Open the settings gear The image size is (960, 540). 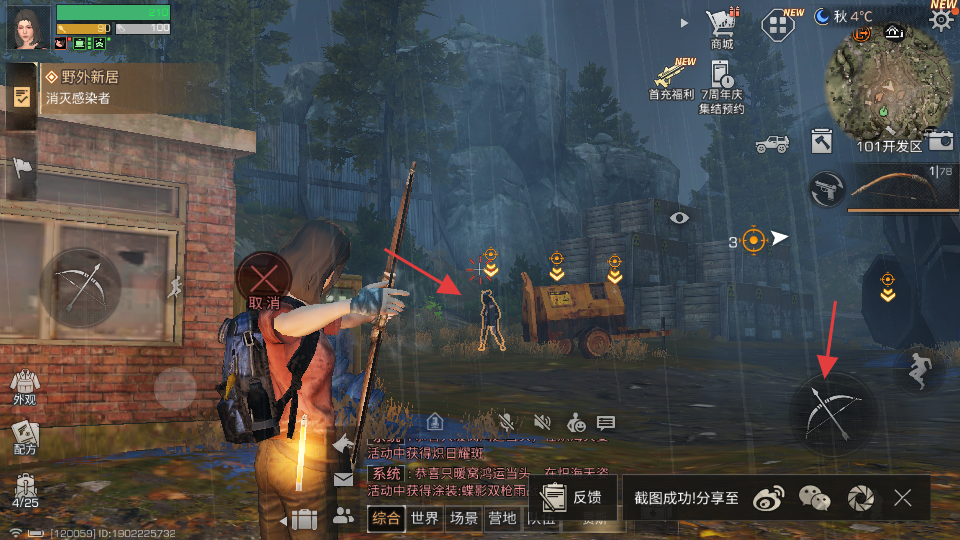940,21
